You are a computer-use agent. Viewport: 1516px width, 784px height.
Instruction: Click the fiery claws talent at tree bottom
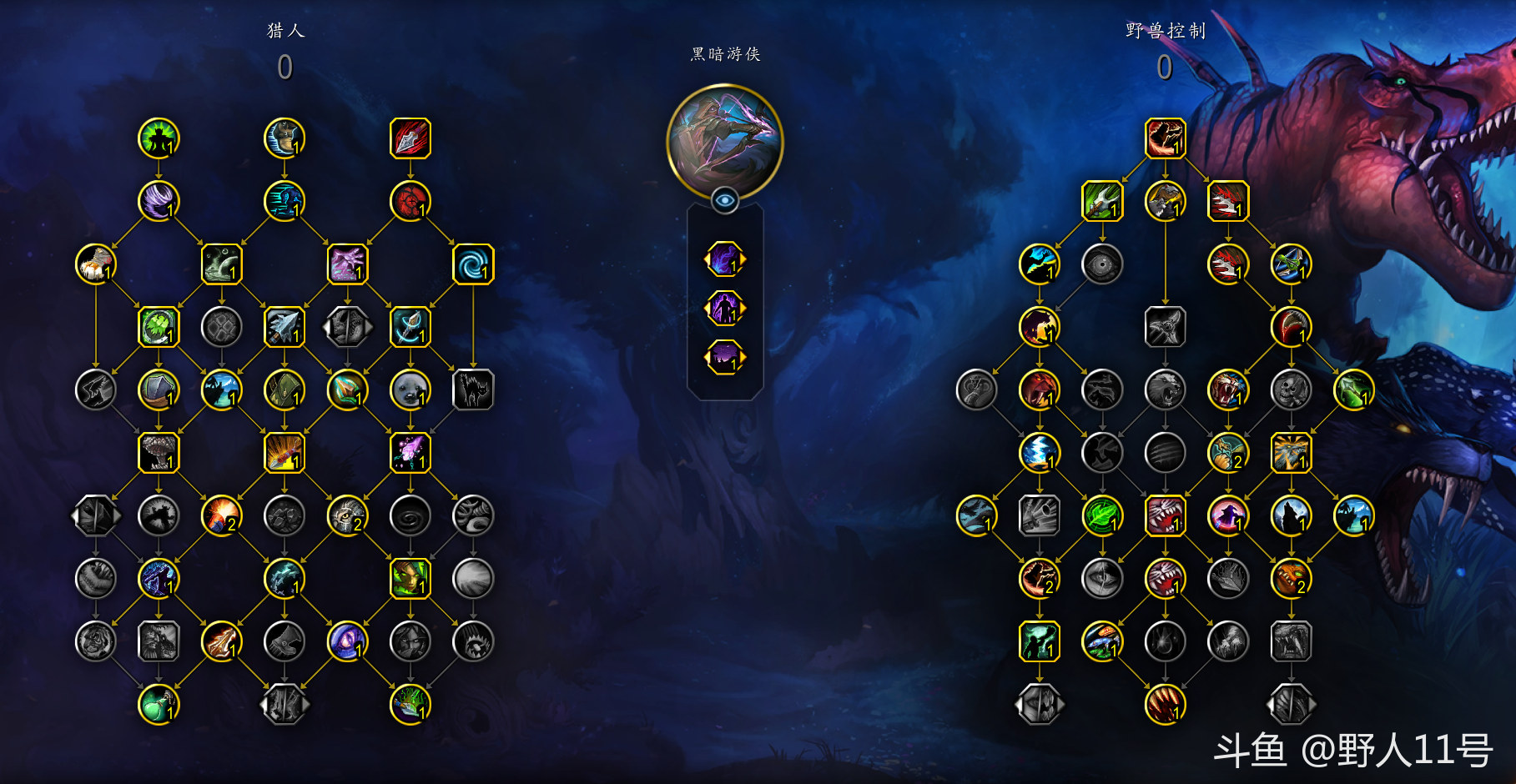pyautogui.click(x=1165, y=704)
